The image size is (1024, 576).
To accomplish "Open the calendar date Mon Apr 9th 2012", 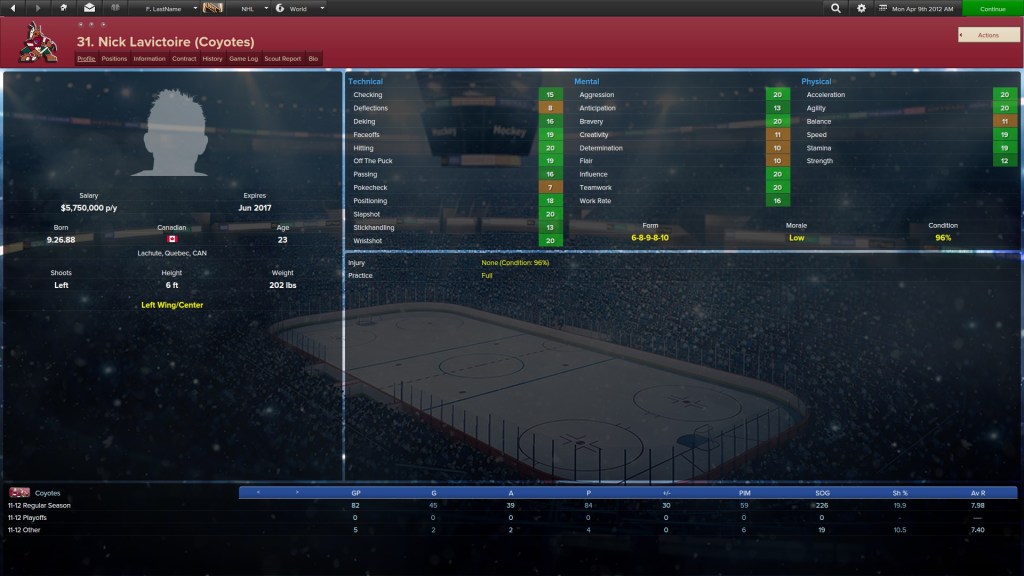I will pyautogui.click(x=917, y=8).
